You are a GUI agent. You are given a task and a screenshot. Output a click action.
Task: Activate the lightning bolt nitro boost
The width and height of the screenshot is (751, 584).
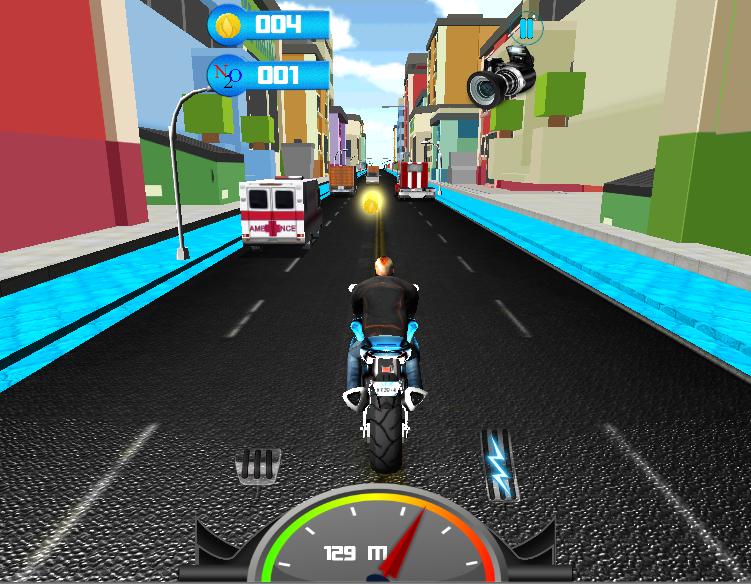point(497,464)
